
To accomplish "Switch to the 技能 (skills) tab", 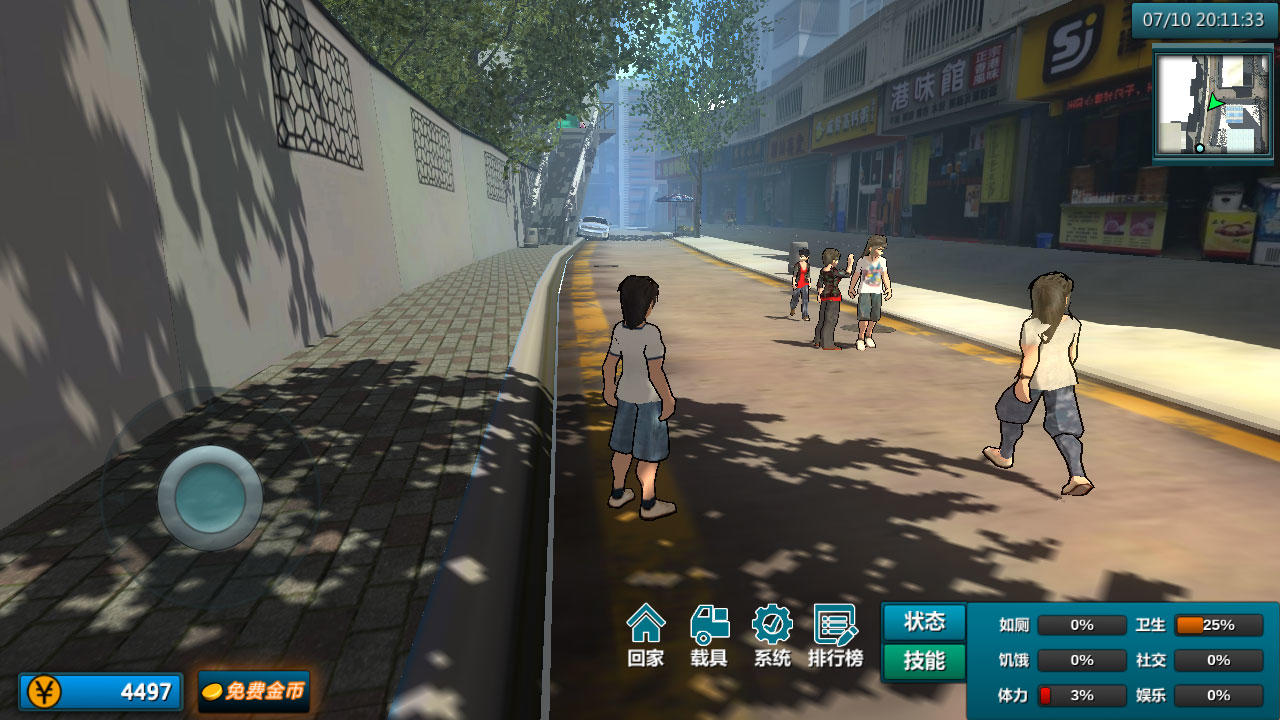I will (x=922, y=660).
